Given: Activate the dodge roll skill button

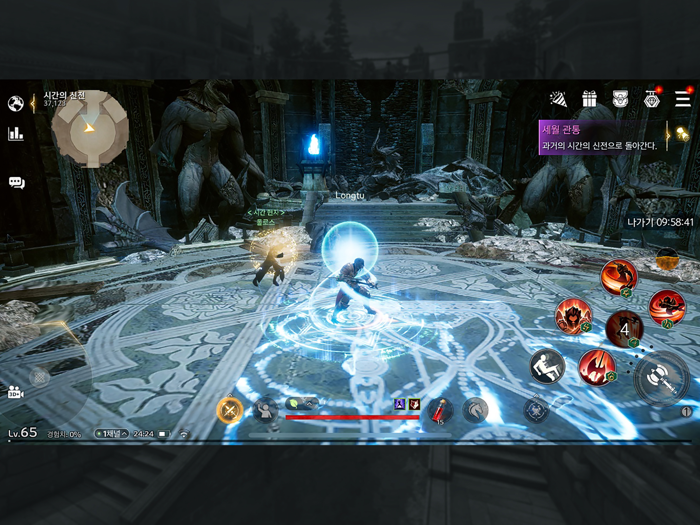Looking at the screenshot, I should pos(547,364).
